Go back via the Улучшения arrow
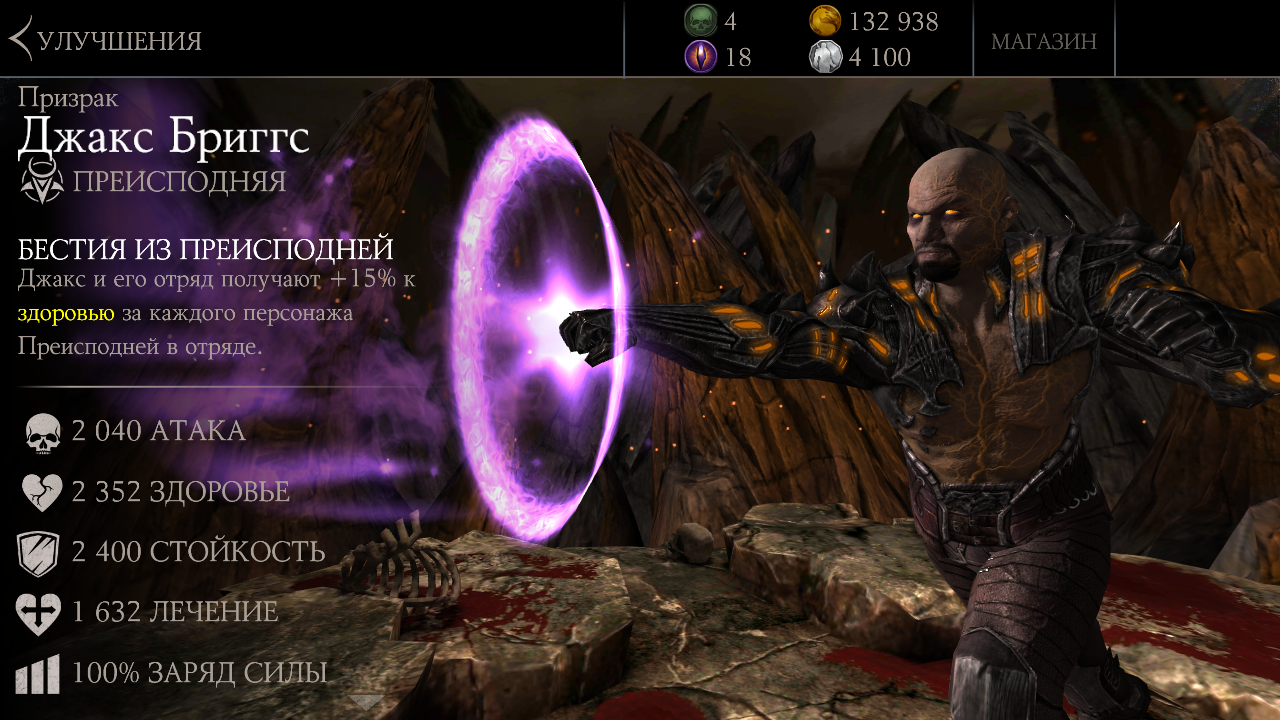 click(x=22, y=40)
